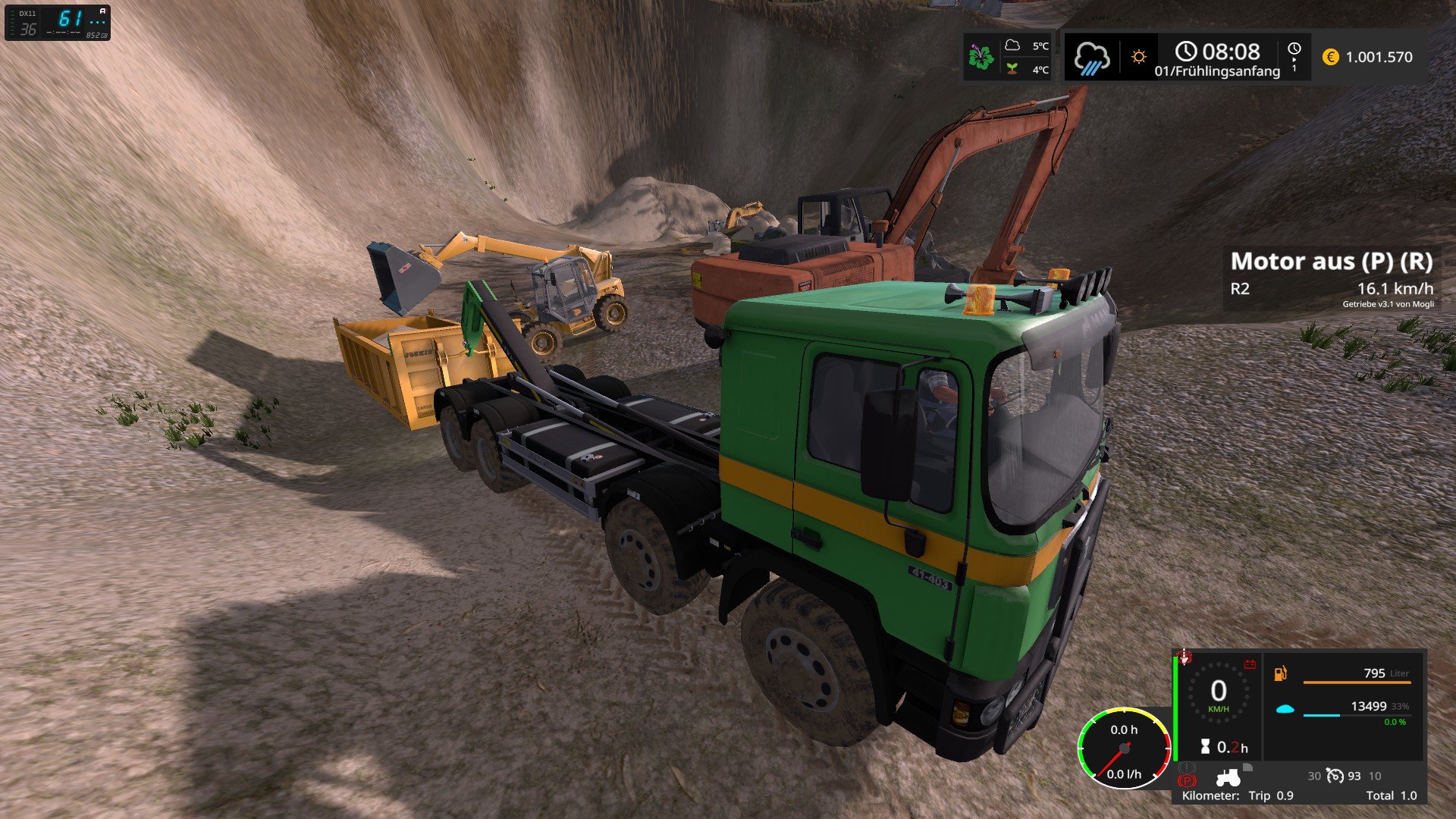The height and width of the screenshot is (819, 1456).
Task: Toggle the cruise control speedometer icon
Action: click(x=1335, y=776)
